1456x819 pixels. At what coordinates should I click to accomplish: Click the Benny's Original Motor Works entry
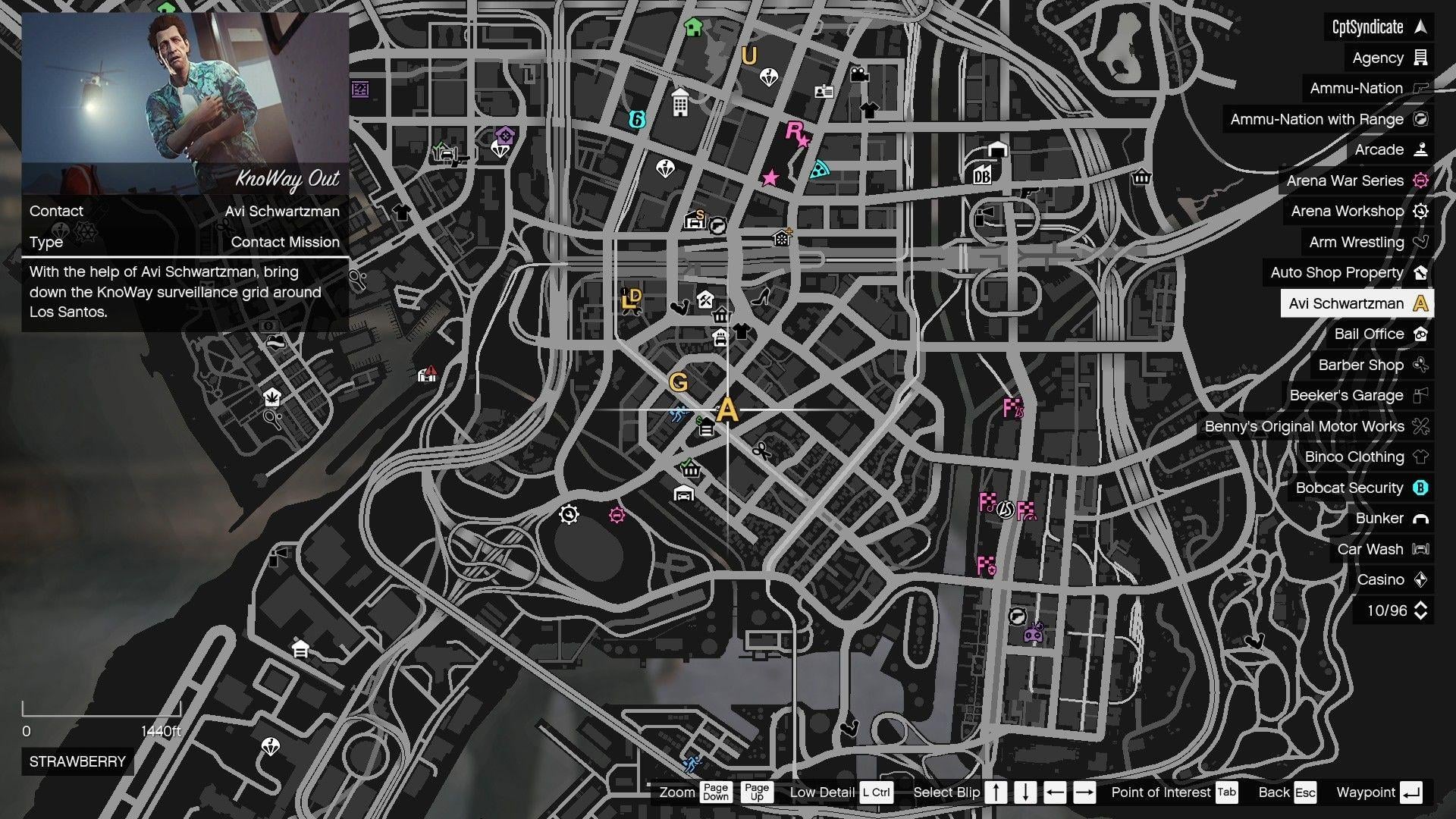(1306, 426)
